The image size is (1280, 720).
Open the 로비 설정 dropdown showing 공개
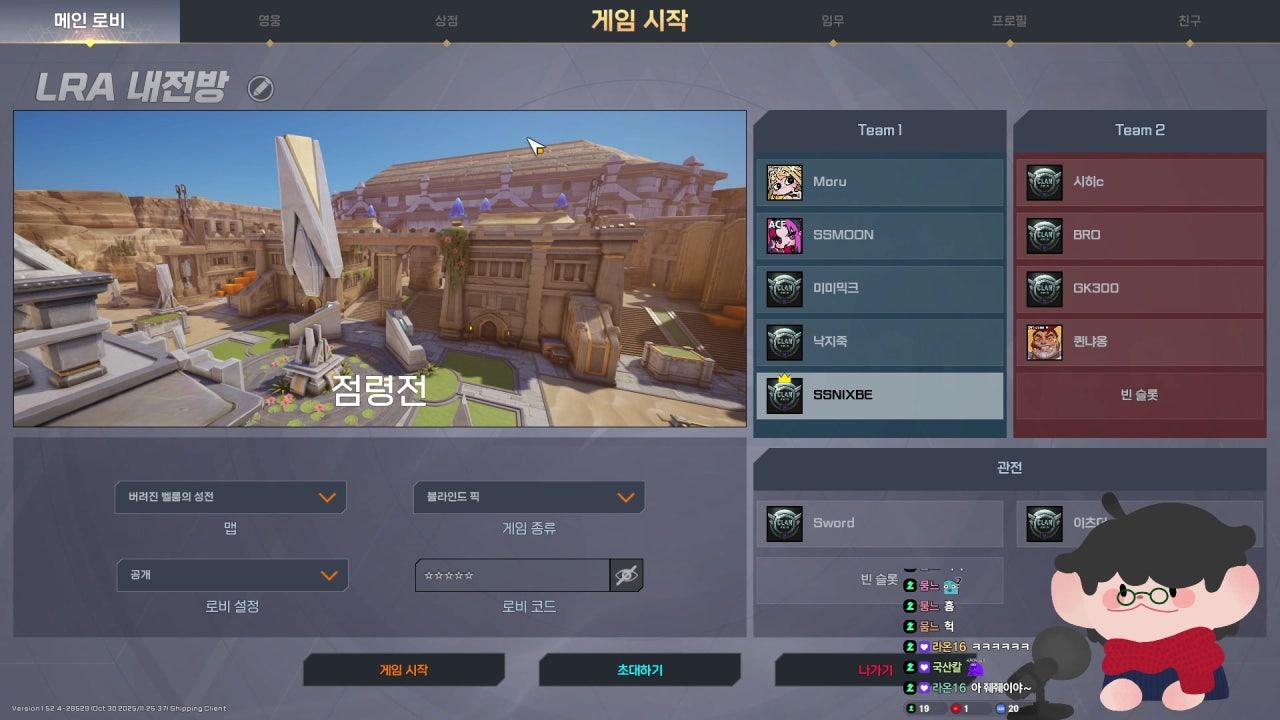[x=232, y=575]
